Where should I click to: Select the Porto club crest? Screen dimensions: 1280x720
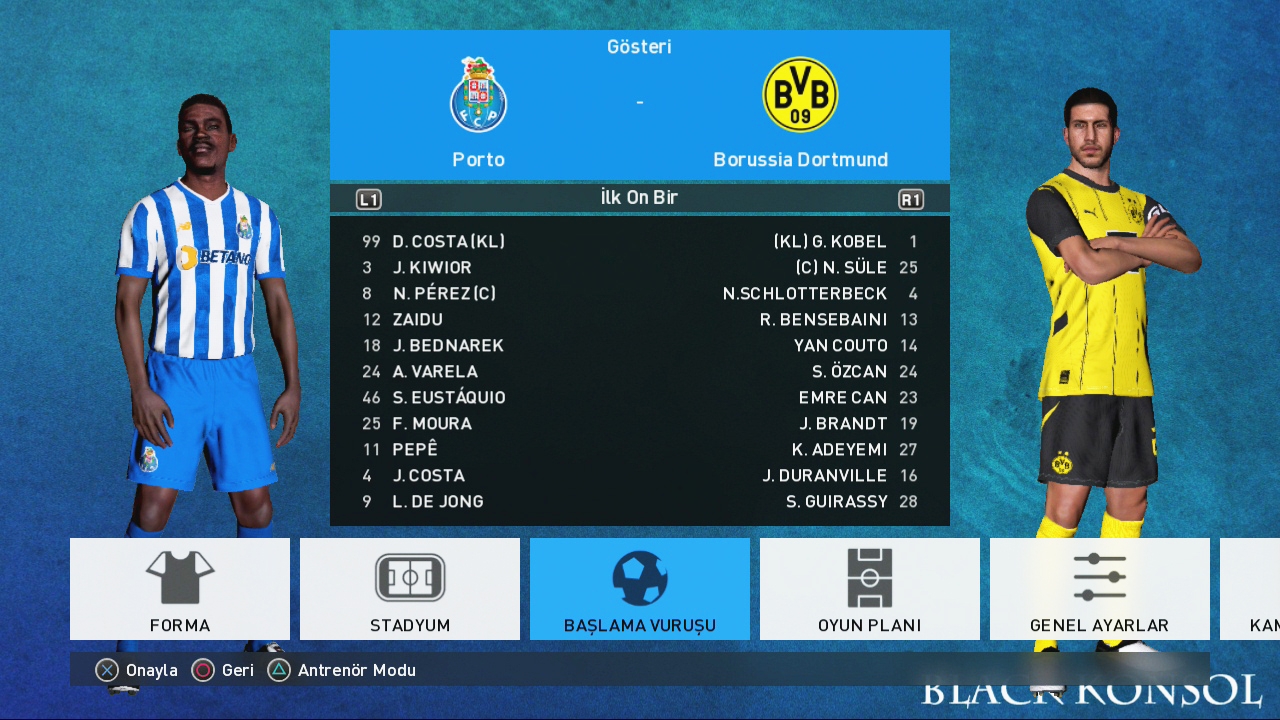coord(478,96)
